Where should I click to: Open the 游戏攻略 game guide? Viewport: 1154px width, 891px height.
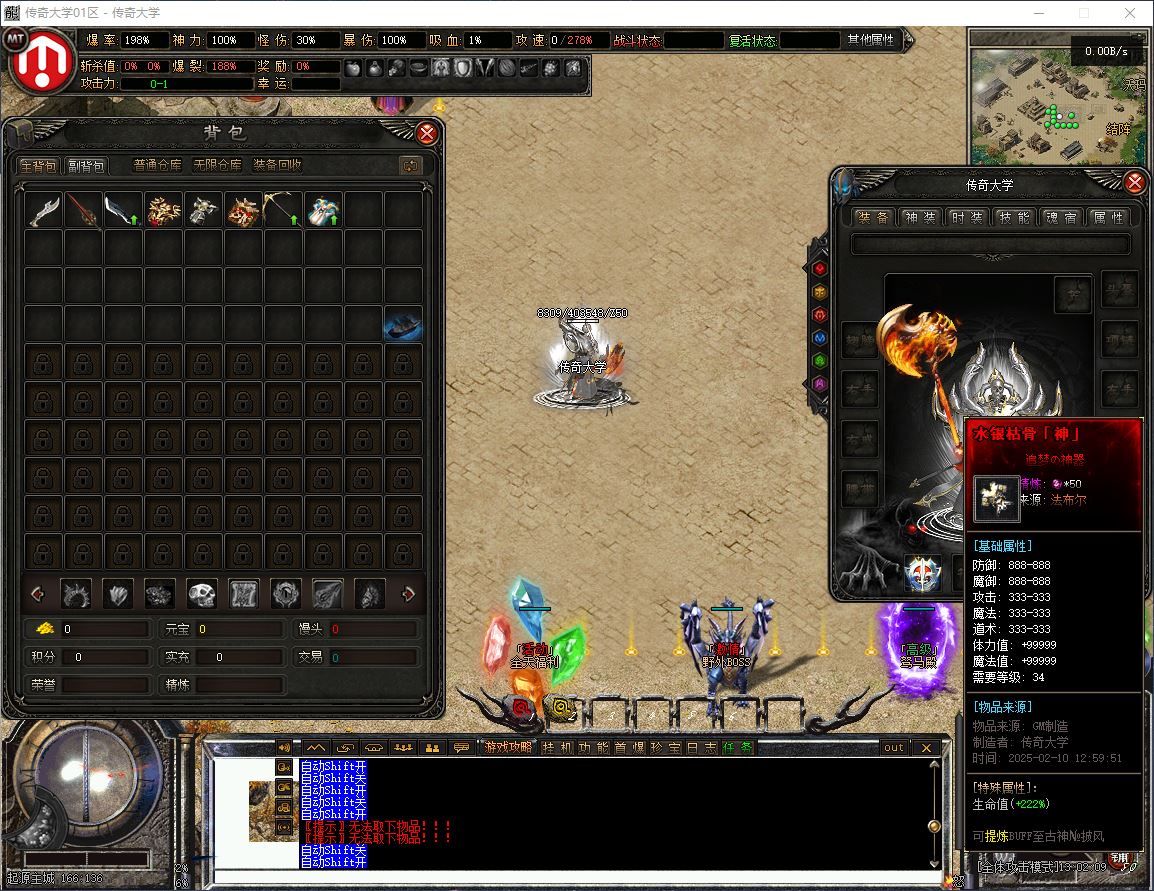(x=508, y=747)
